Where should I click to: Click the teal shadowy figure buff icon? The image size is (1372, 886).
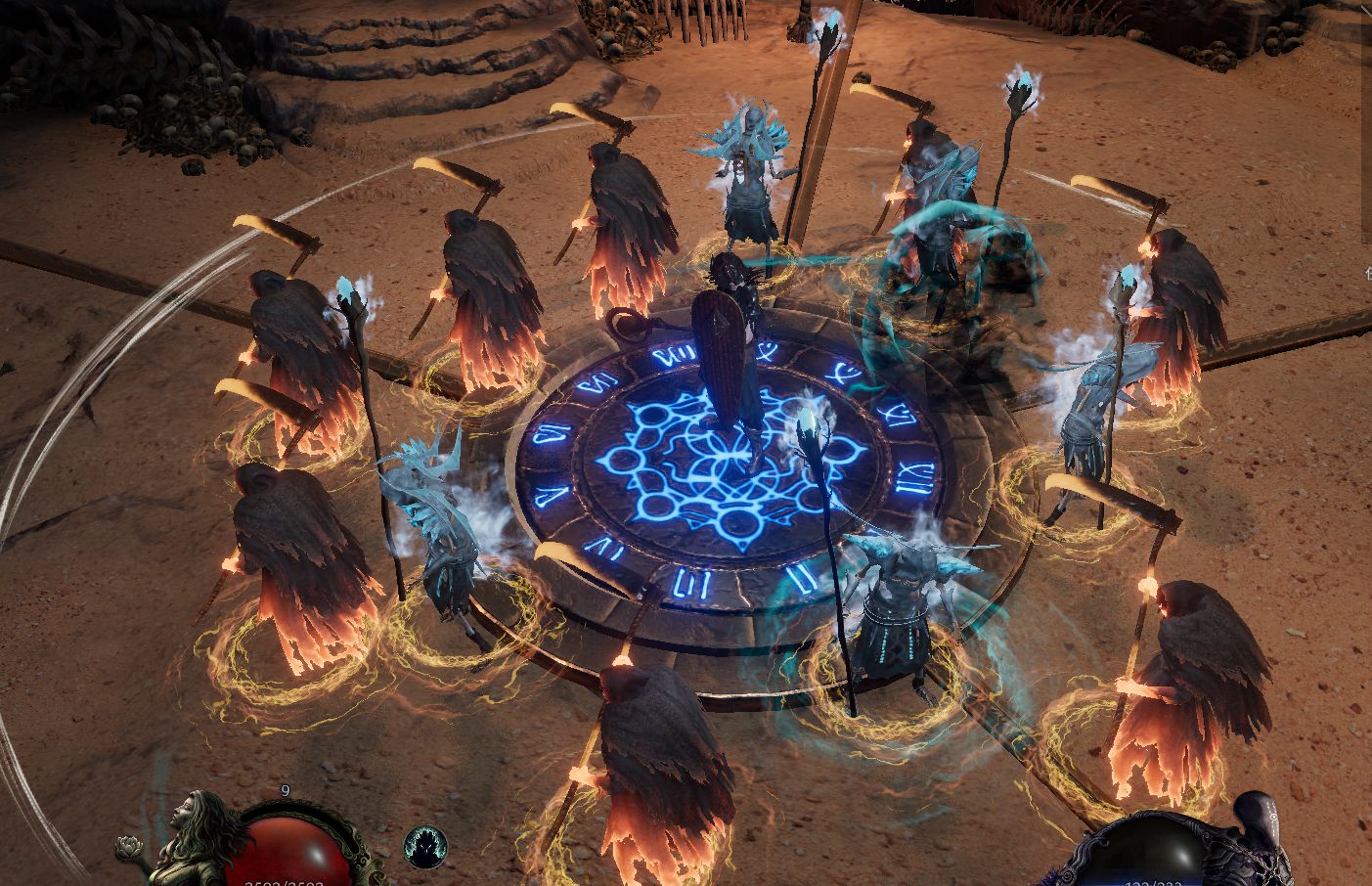click(x=425, y=848)
